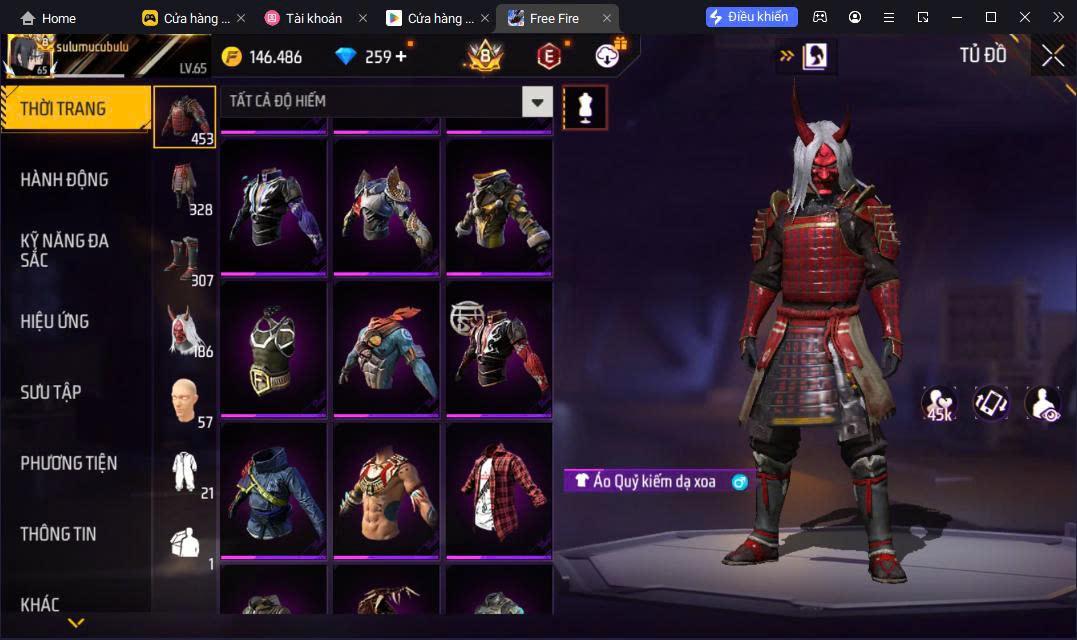Go to the SƯU TẬP section
The width and height of the screenshot is (1077, 640).
[x=51, y=392]
